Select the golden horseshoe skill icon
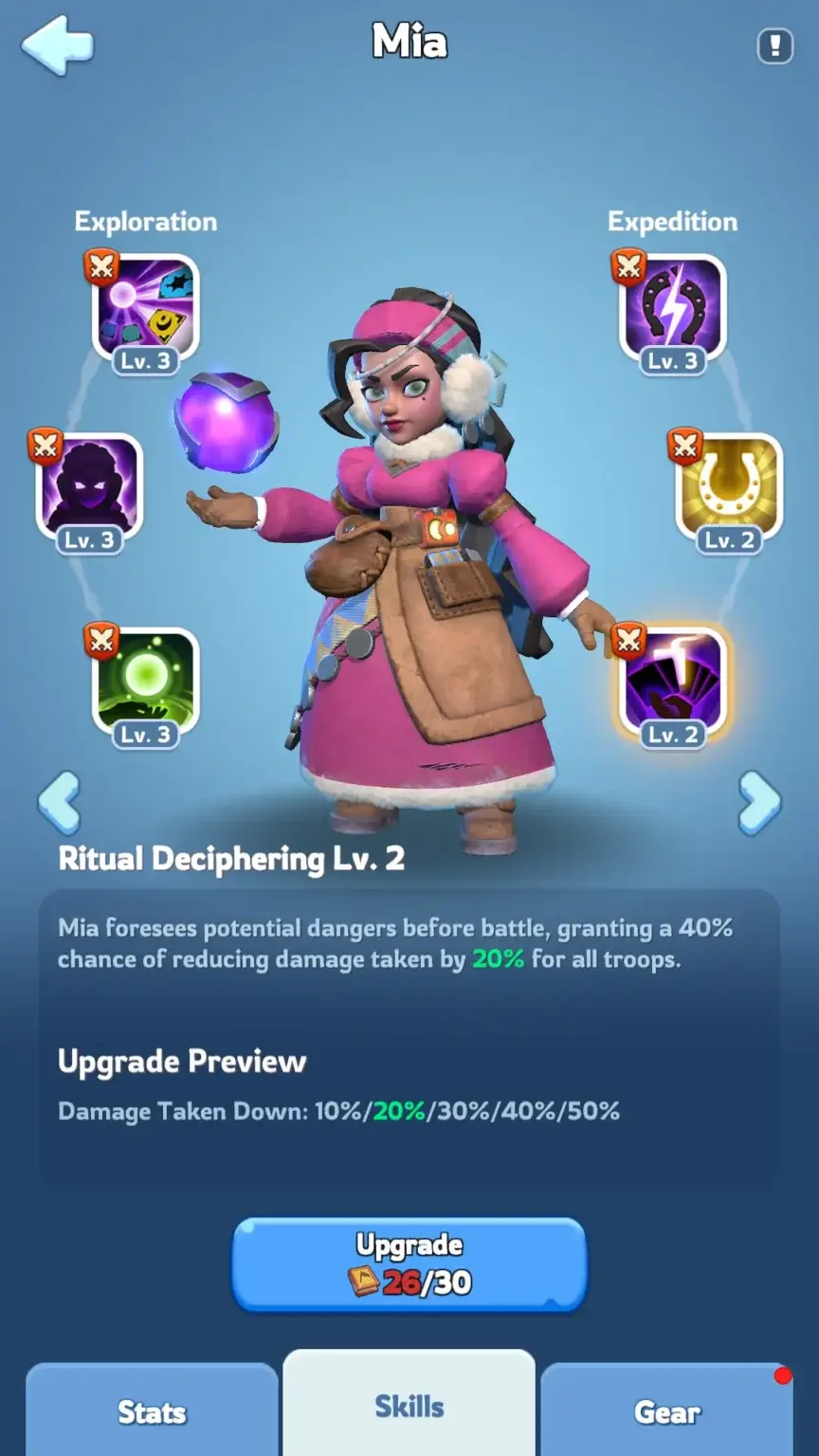819x1456 pixels. (728, 487)
